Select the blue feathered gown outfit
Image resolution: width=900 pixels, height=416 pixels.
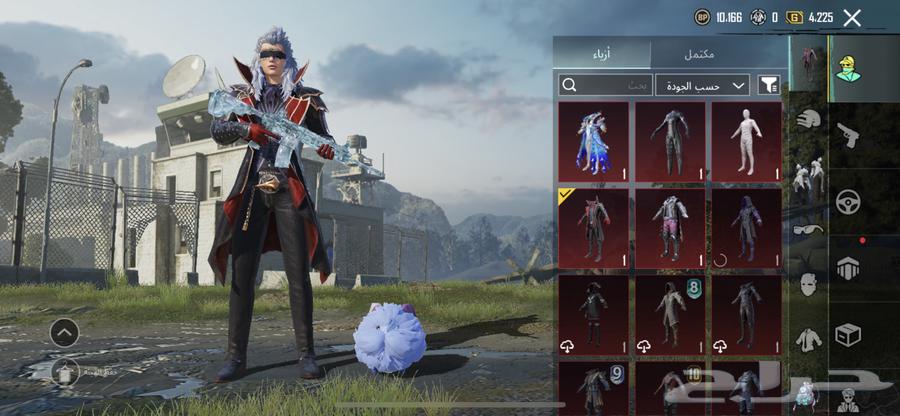pyautogui.click(x=593, y=141)
